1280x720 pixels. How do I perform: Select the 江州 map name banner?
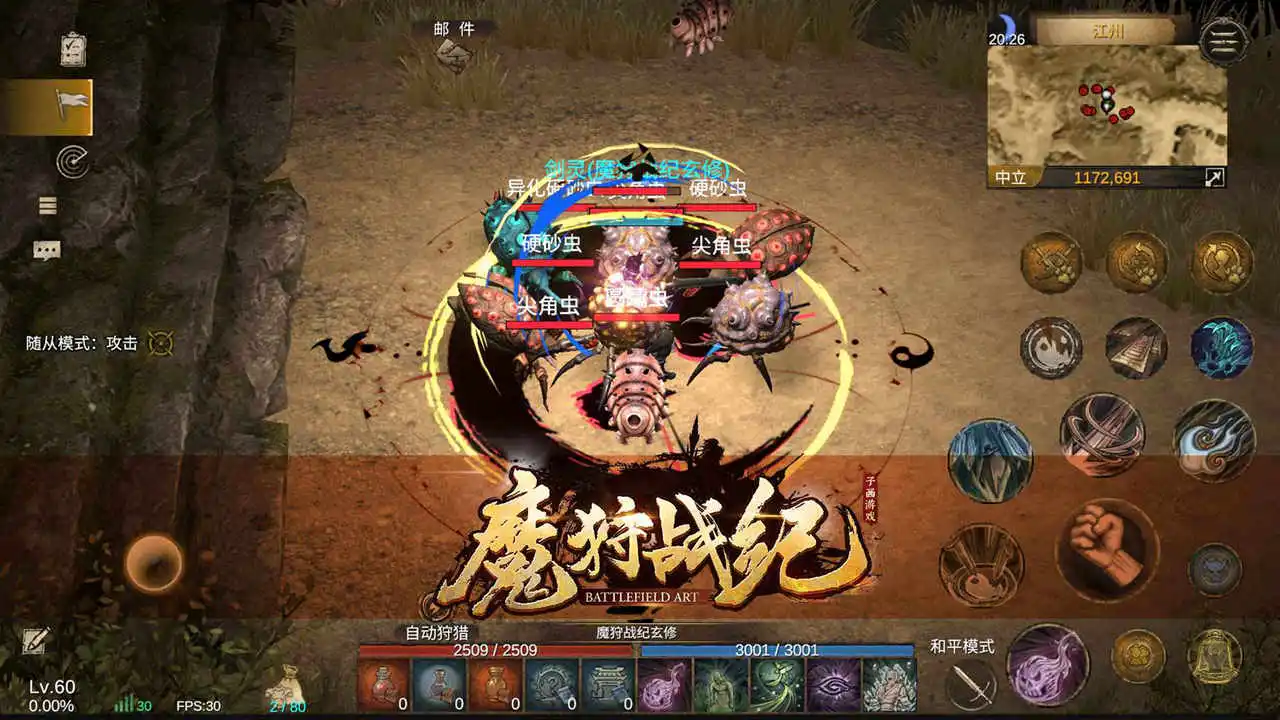click(1111, 32)
